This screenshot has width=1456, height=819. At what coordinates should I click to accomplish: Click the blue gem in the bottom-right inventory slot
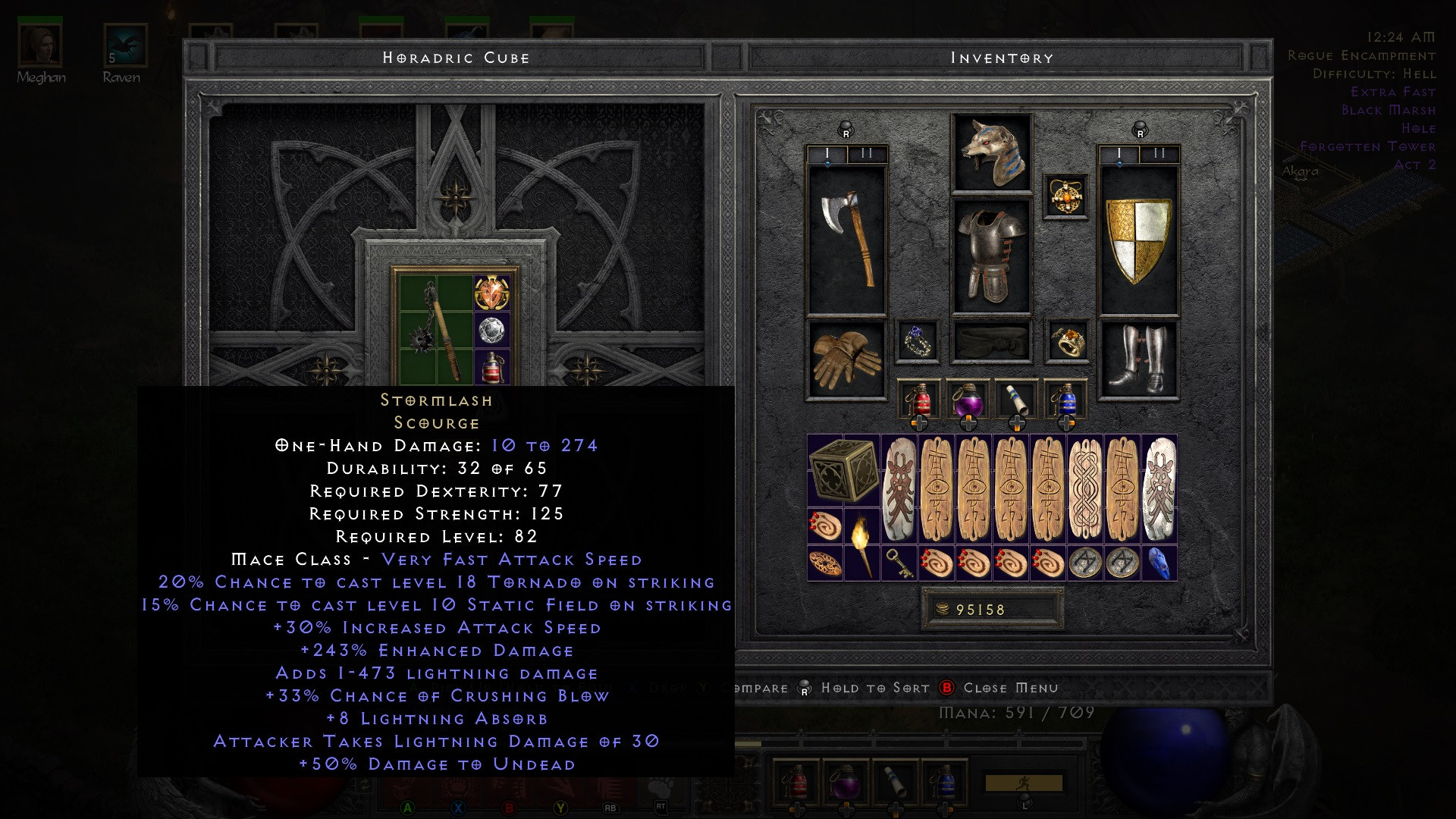coord(1159,565)
